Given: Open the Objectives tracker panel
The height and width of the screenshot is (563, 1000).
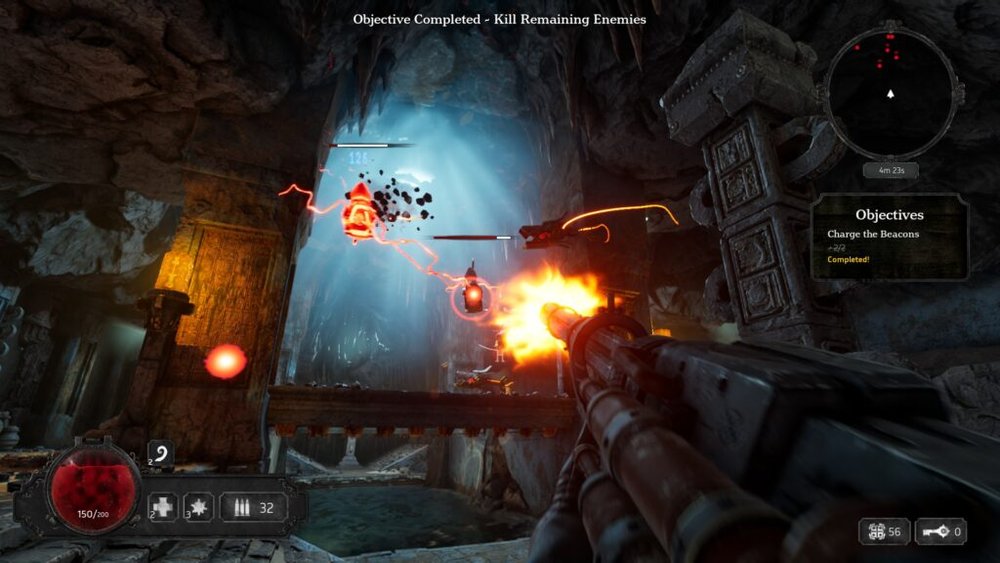Looking at the screenshot, I should (889, 237).
